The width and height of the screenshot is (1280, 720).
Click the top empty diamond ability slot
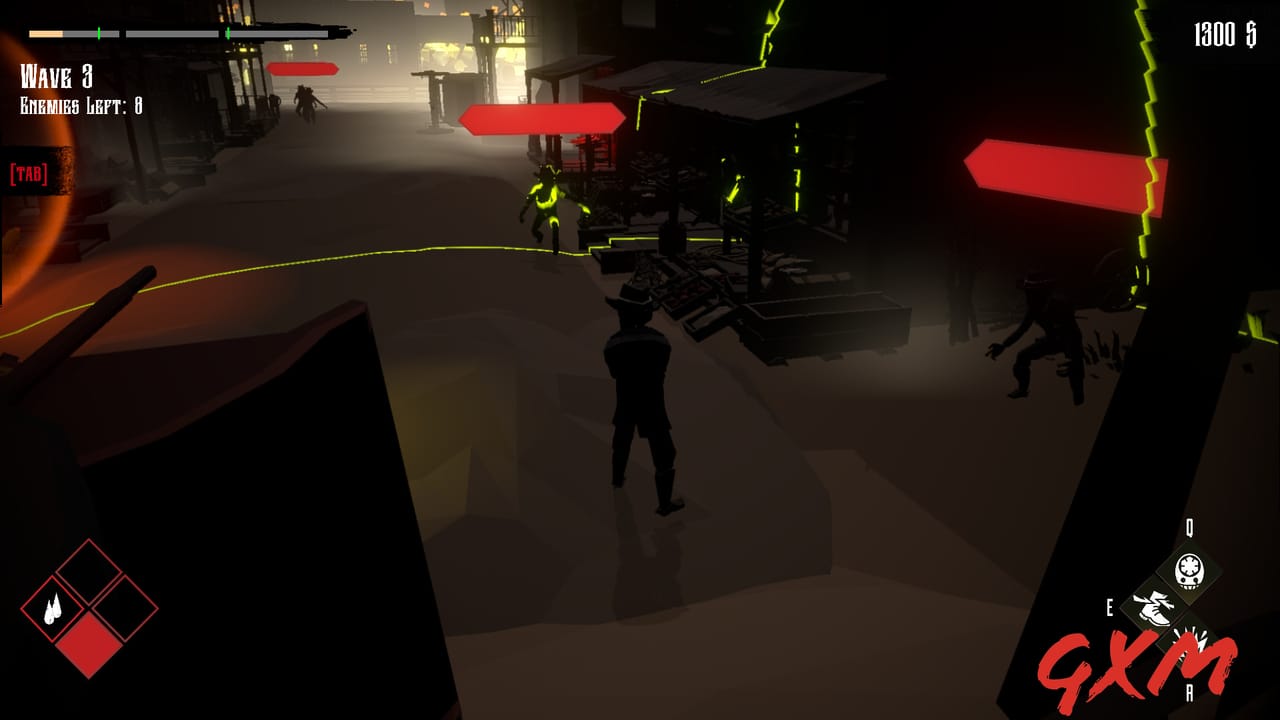(90, 575)
